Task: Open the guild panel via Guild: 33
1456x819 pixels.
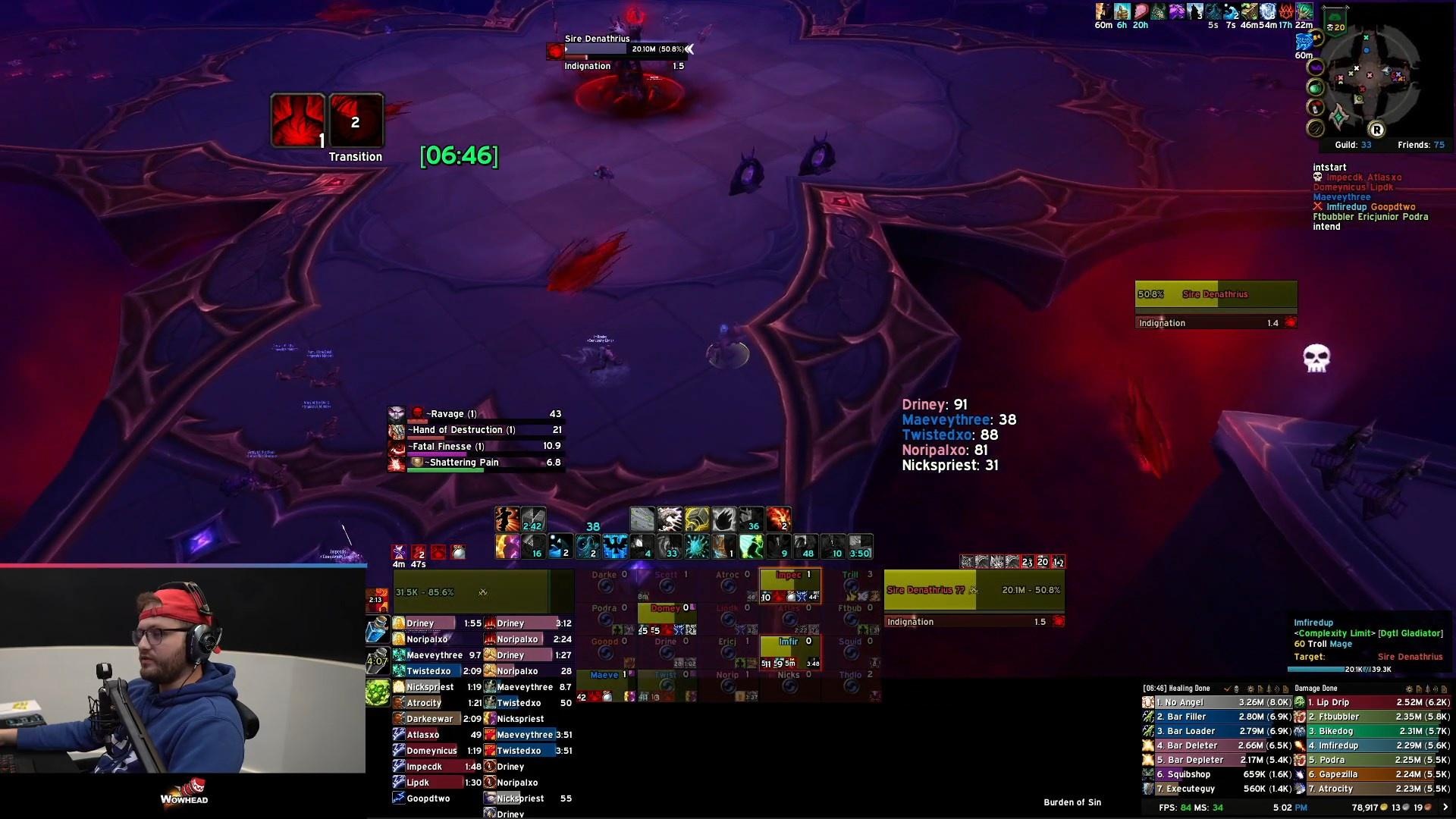Action: point(1354,144)
